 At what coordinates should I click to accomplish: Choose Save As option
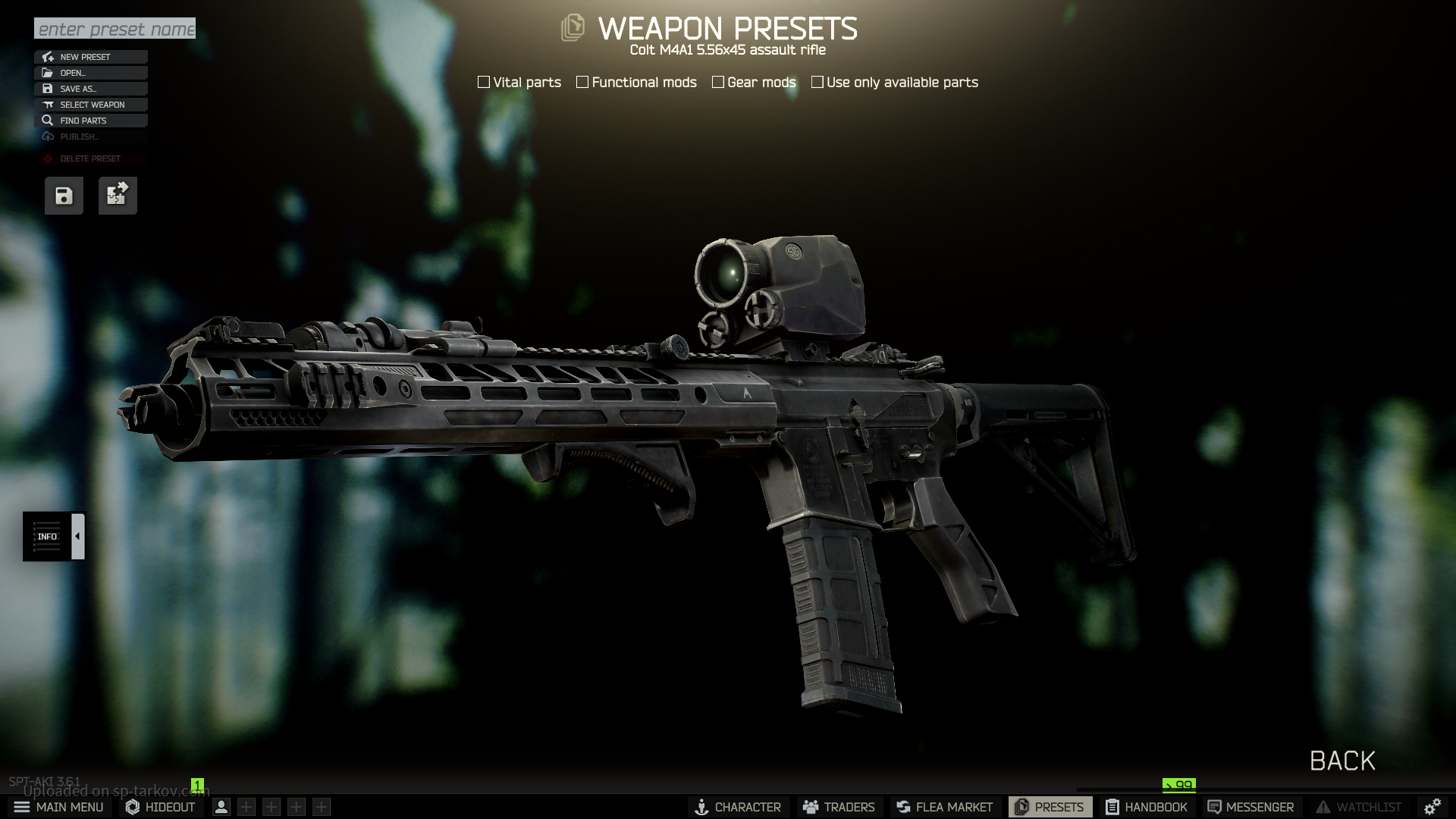[x=91, y=89]
